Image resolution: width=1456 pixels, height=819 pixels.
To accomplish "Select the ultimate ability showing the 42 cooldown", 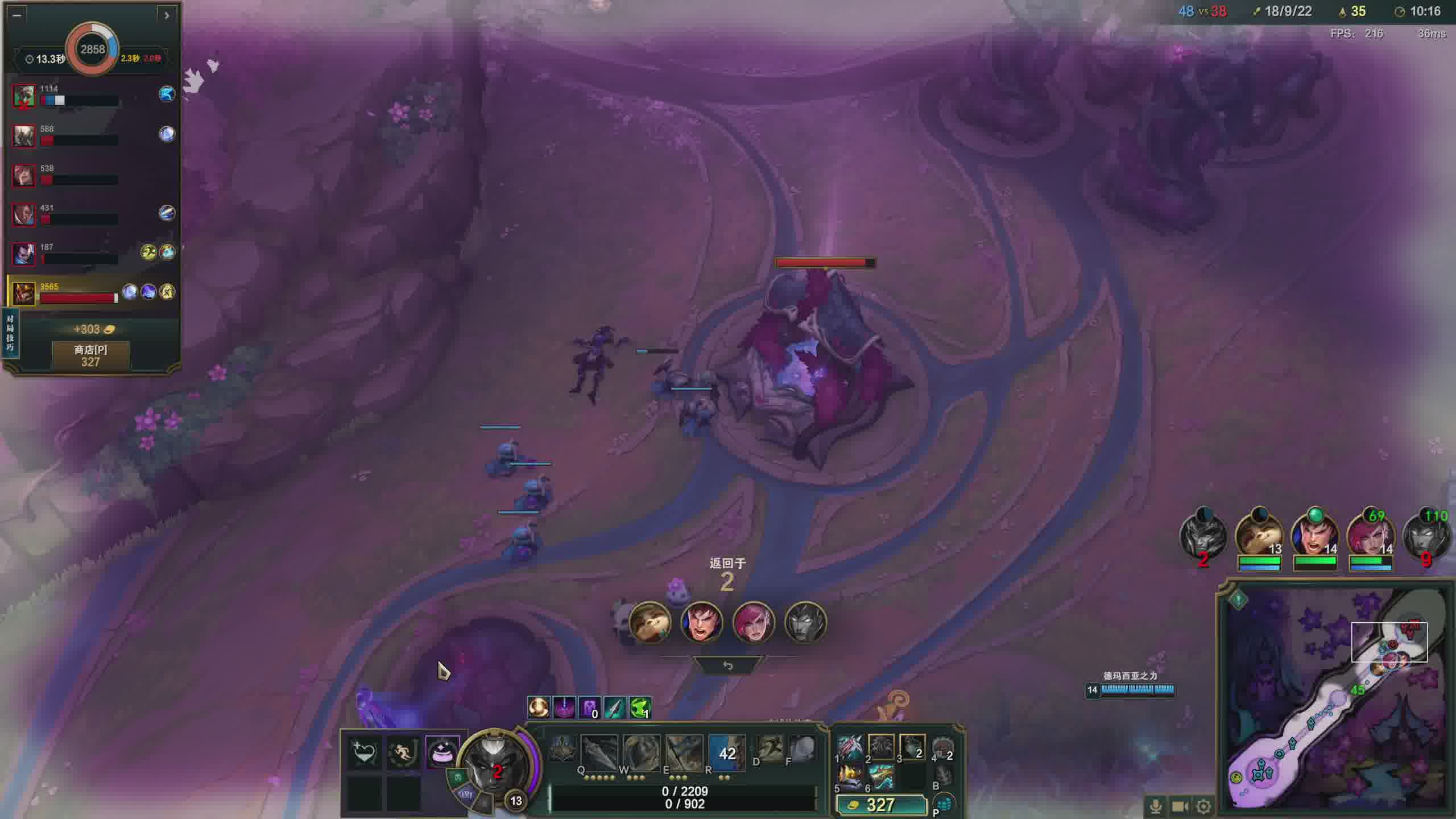I will point(726,752).
